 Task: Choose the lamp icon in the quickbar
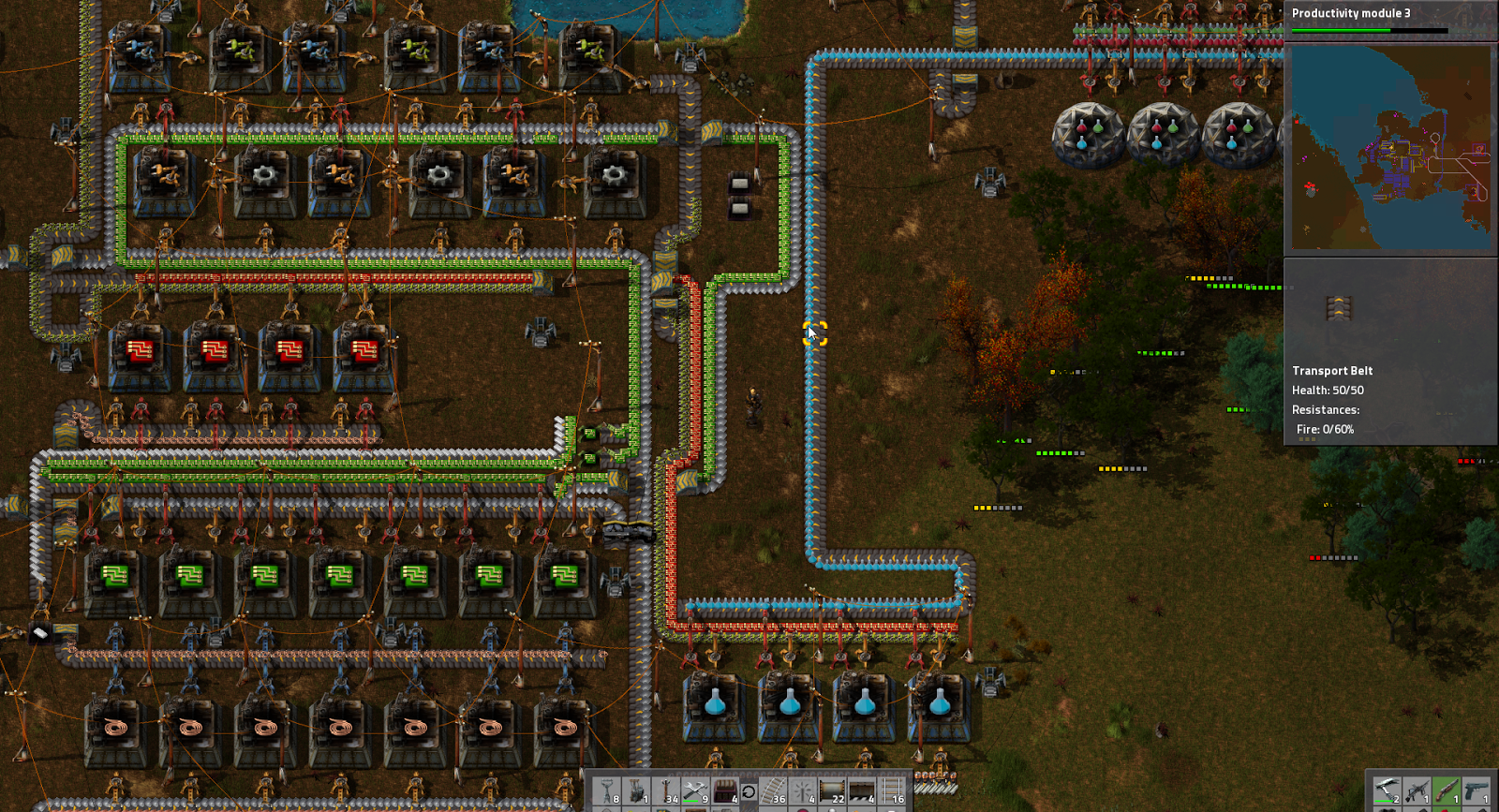click(x=801, y=791)
